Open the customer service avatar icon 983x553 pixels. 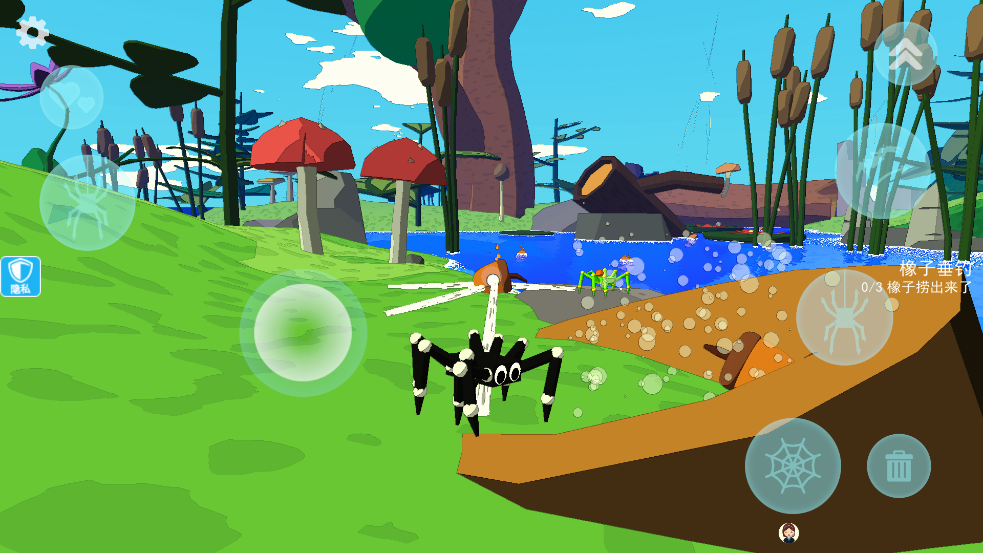pos(788,533)
